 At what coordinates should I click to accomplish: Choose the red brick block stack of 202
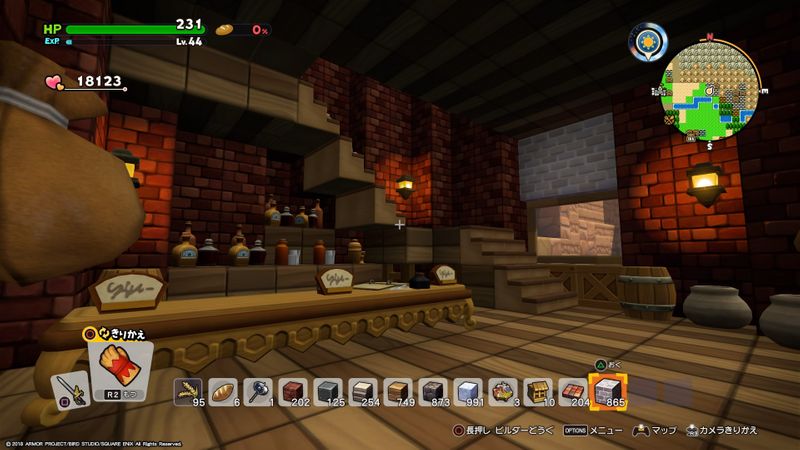tap(293, 392)
